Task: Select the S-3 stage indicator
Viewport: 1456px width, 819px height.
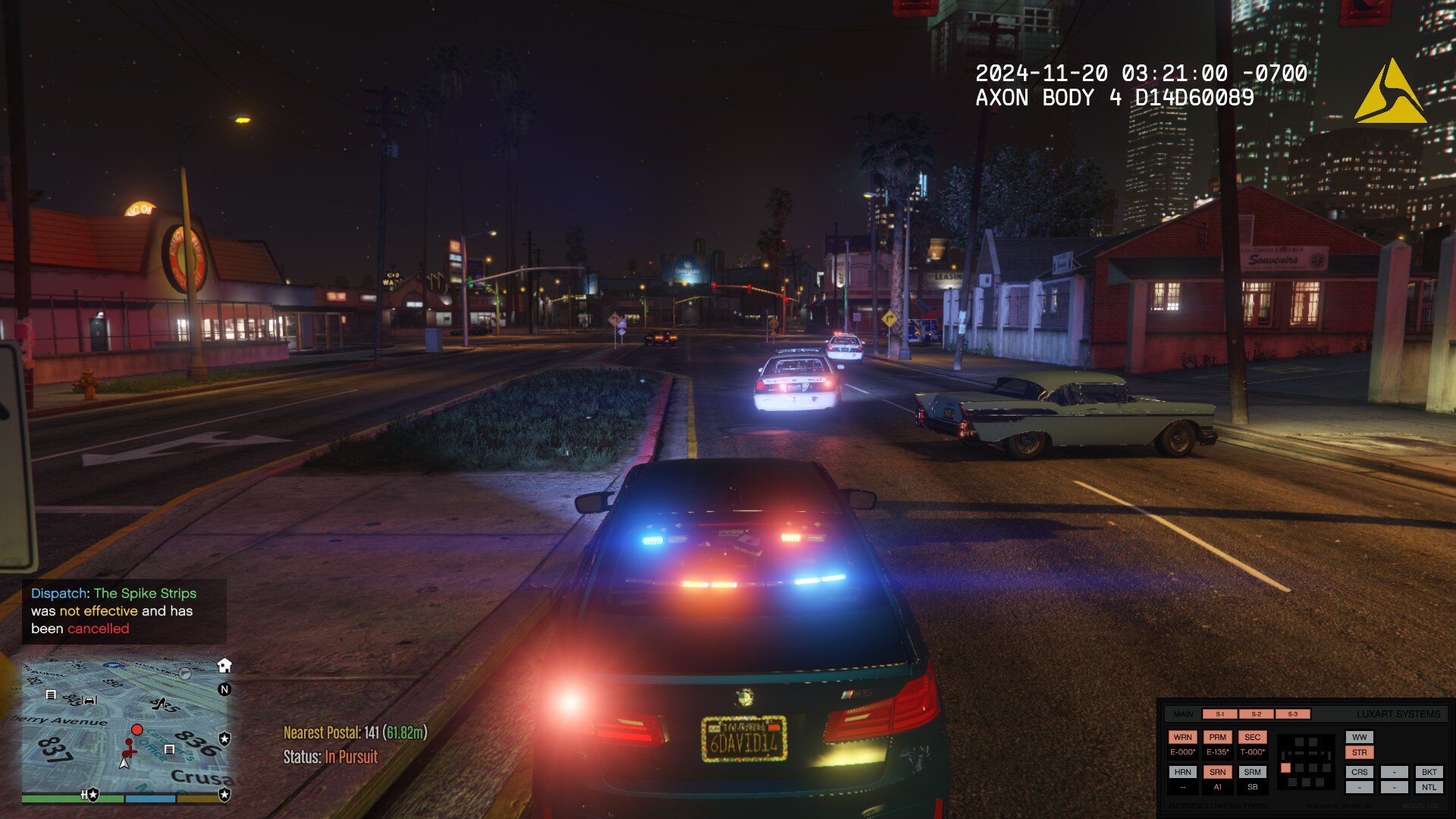Action: point(1292,714)
